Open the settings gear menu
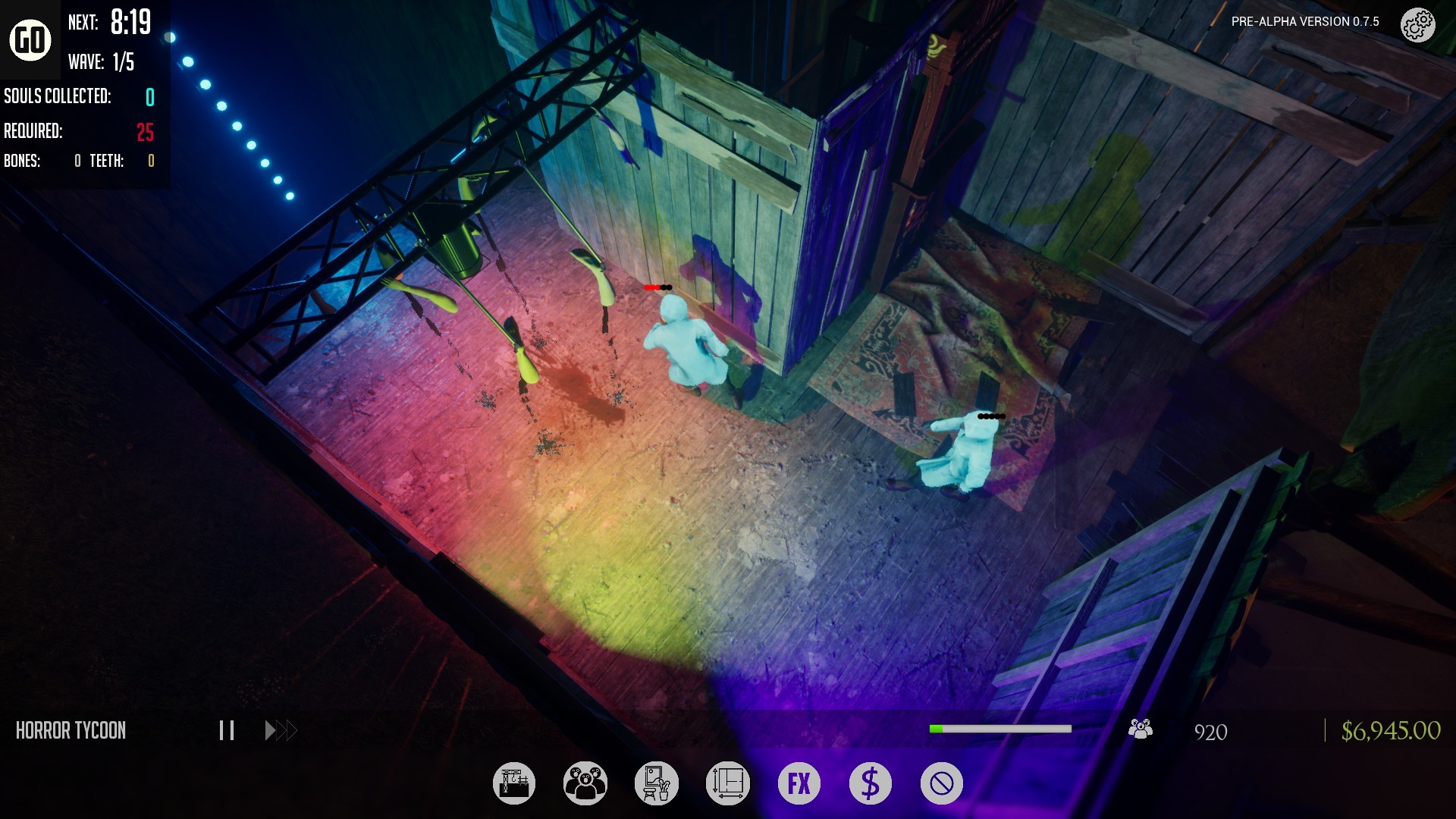1456x819 pixels. (1417, 26)
